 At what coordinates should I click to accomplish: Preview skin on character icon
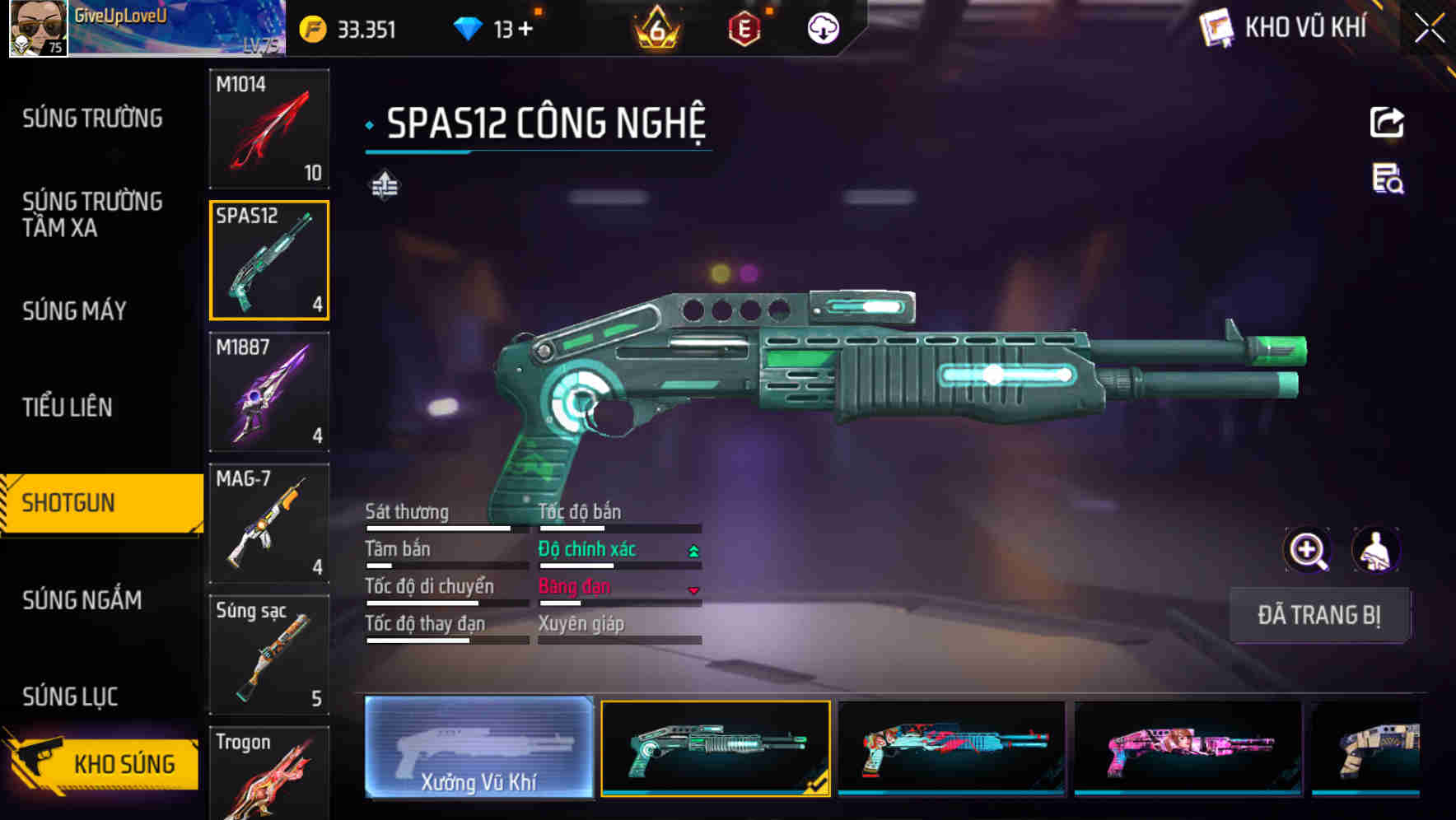tap(1375, 550)
